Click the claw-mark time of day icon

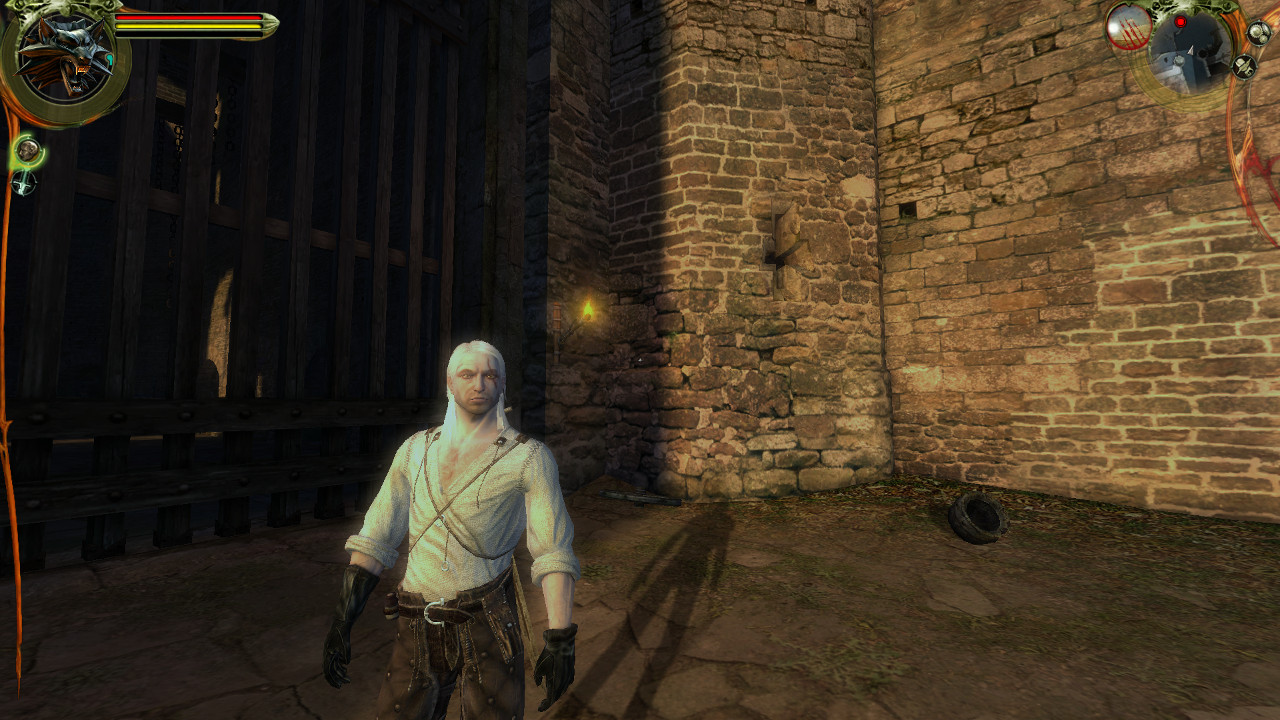coord(1127,28)
